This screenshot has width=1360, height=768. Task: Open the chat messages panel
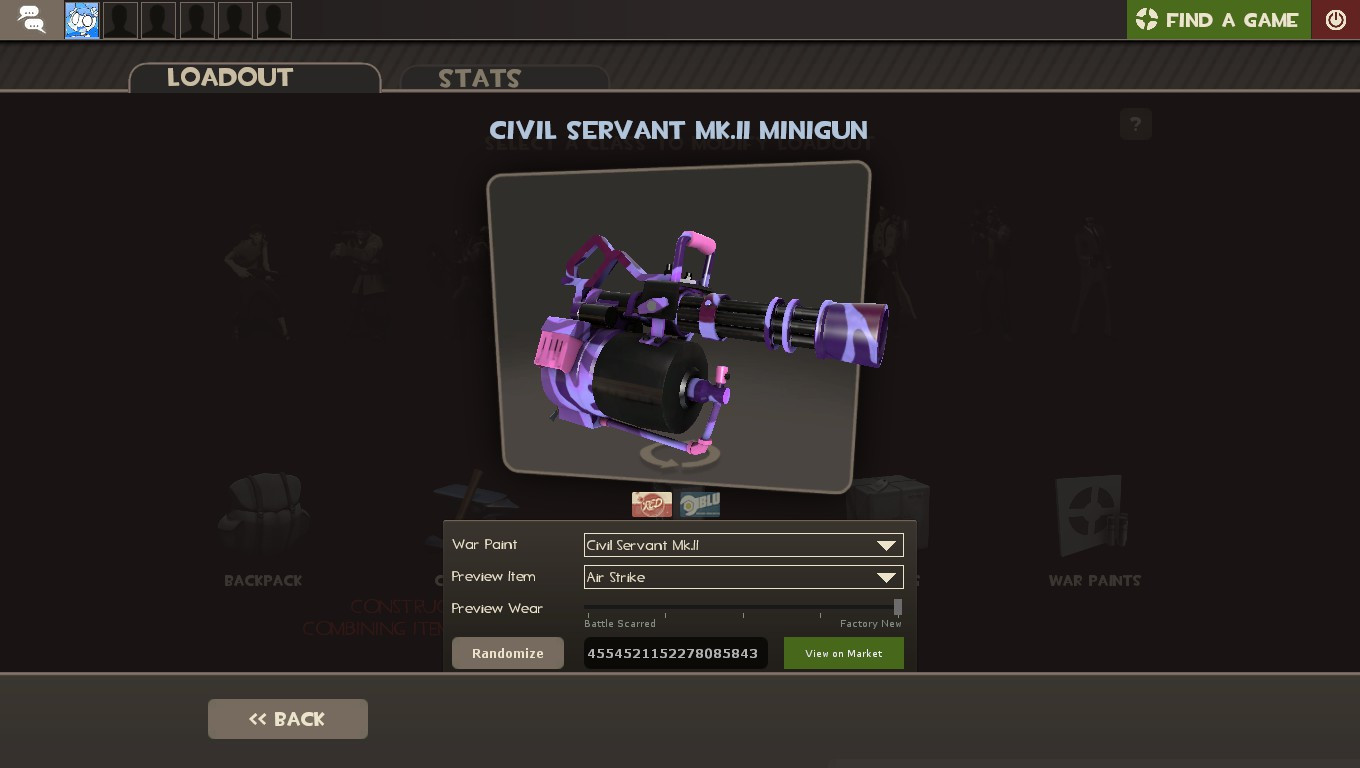click(30, 19)
